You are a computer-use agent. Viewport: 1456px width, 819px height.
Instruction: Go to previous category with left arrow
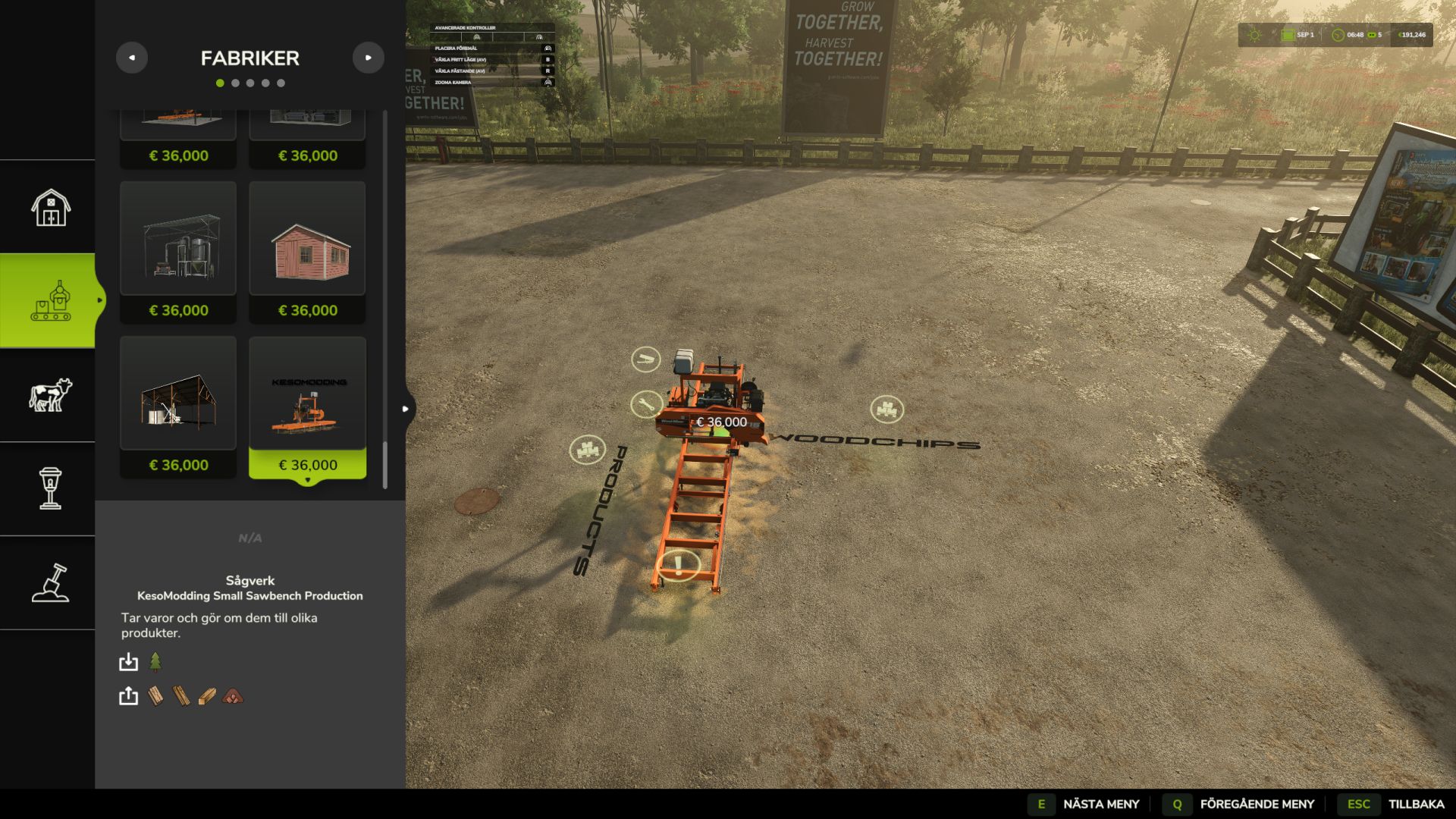click(x=132, y=58)
